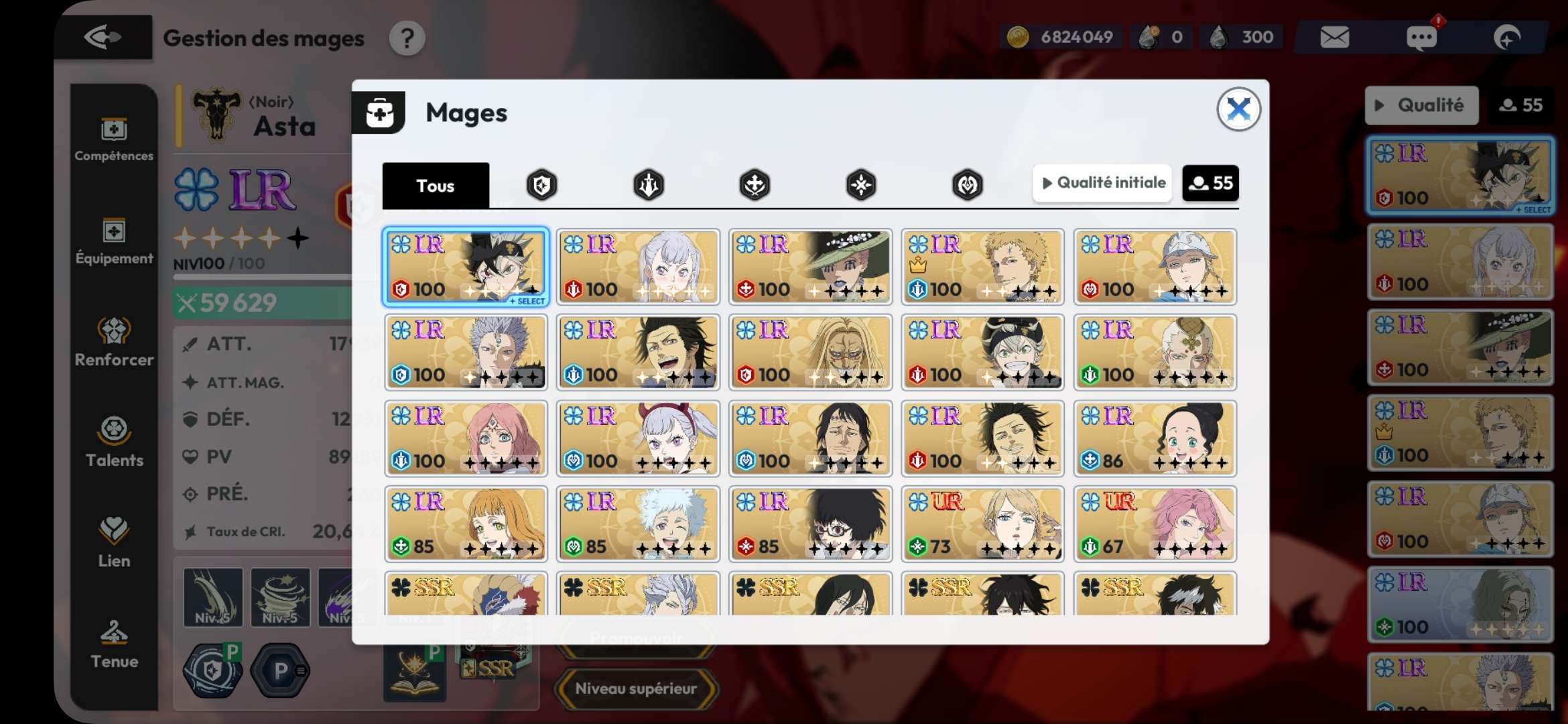Open the Qualité initiale sort dropdown
This screenshot has width=1568, height=724.
pyautogui.click(x=1103, y=183)
